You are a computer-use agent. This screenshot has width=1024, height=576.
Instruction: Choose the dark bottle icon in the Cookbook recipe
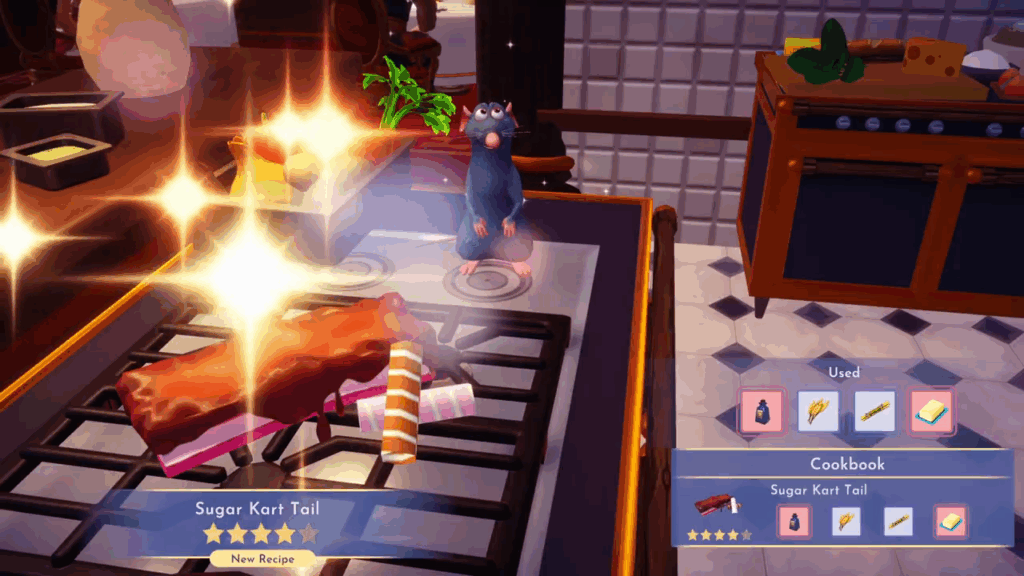tap(794, 521)
